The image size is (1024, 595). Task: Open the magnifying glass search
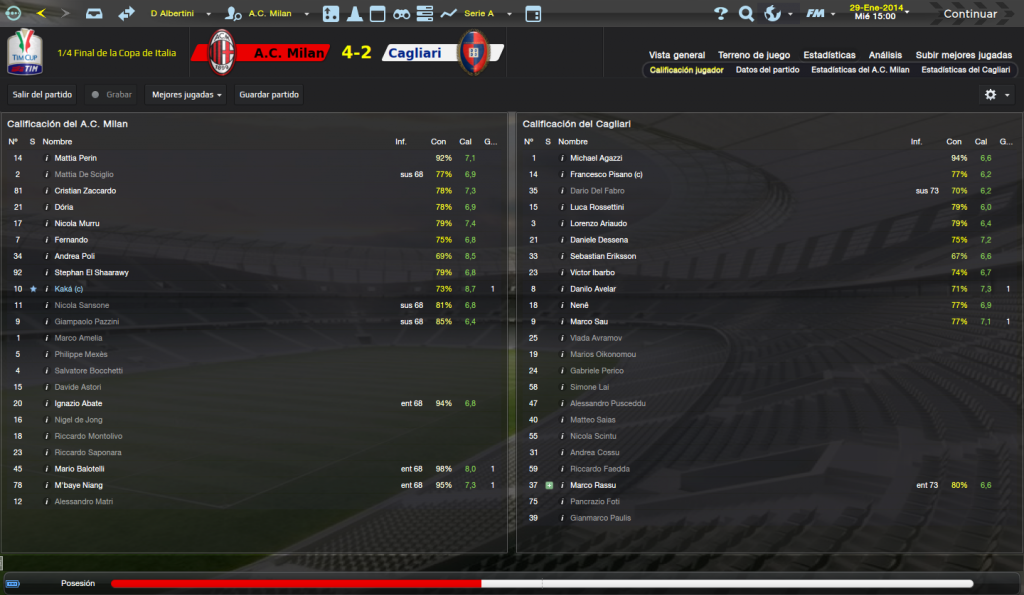[746, 14]
